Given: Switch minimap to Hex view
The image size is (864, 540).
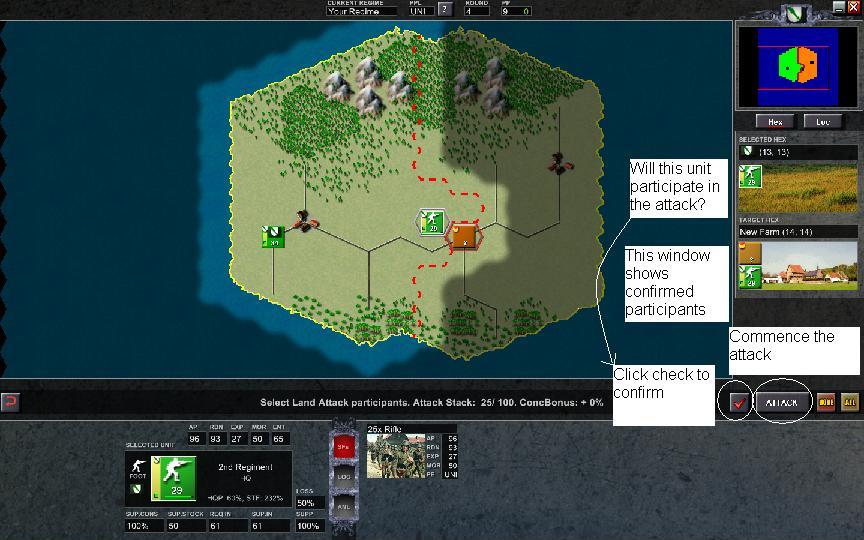Looking at the screenshot, I should coord(773,122).
